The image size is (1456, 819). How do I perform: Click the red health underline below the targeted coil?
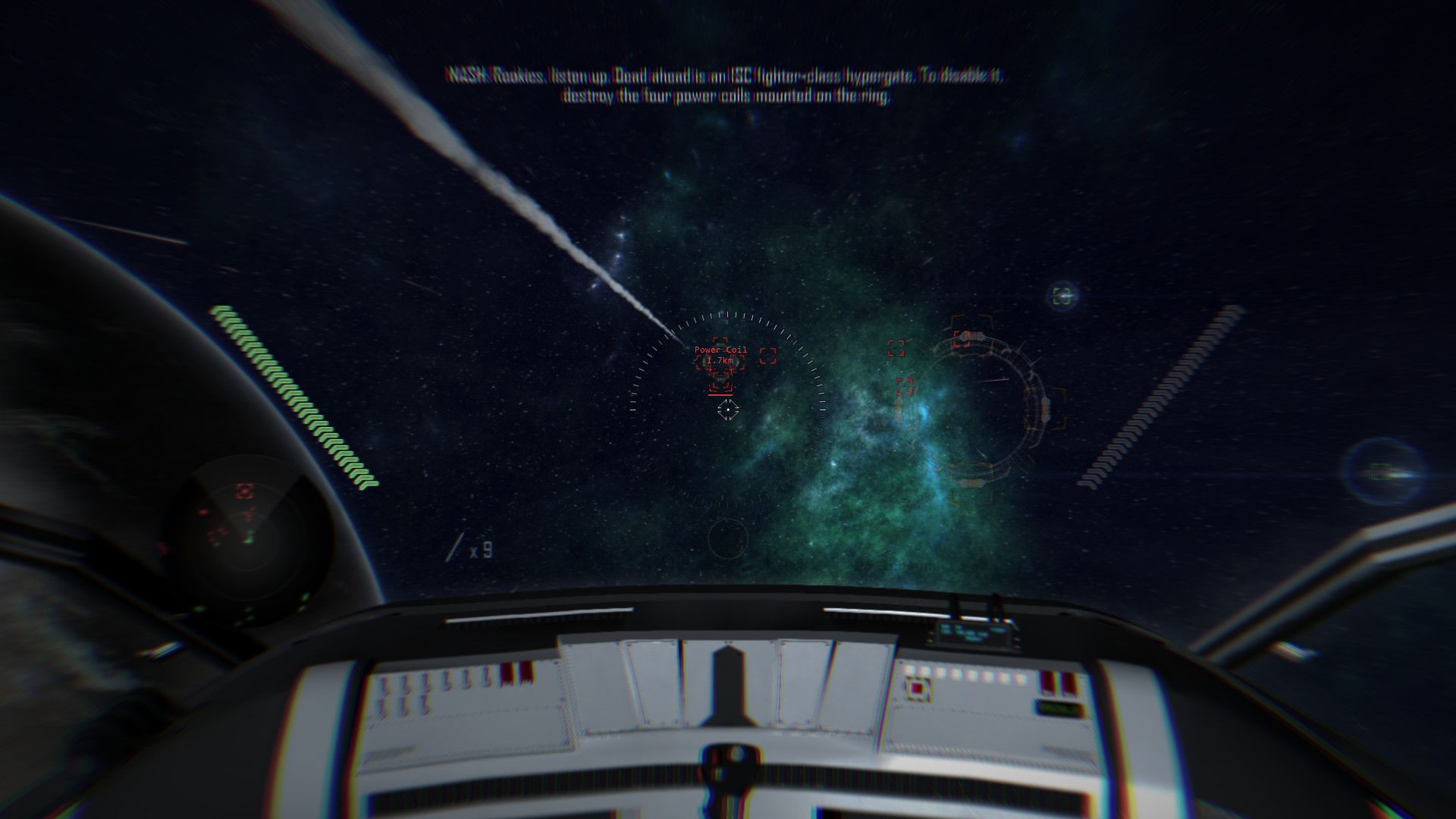click(720, 394)
